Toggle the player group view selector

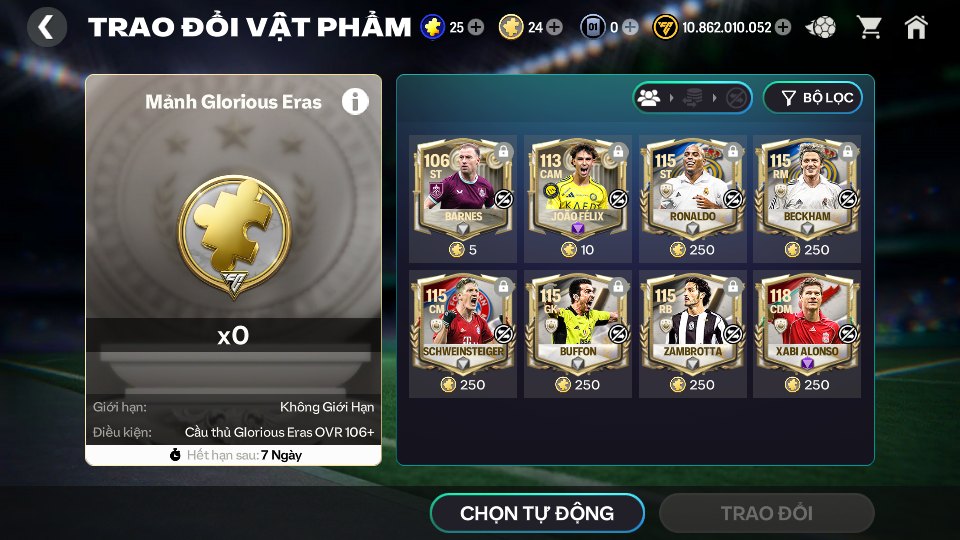point(650,98)
